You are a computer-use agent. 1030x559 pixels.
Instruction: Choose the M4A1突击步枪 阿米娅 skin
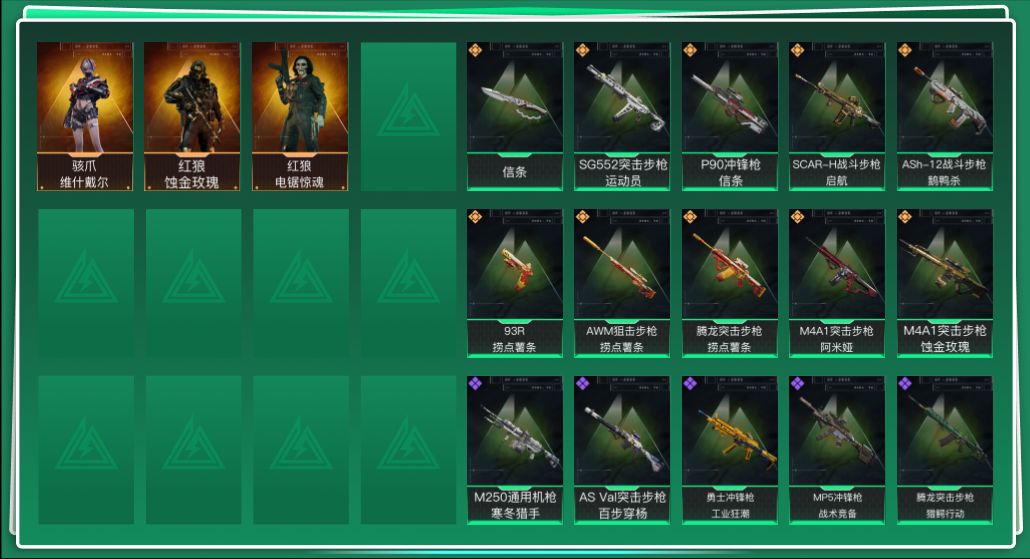click(x=837, y=283)
